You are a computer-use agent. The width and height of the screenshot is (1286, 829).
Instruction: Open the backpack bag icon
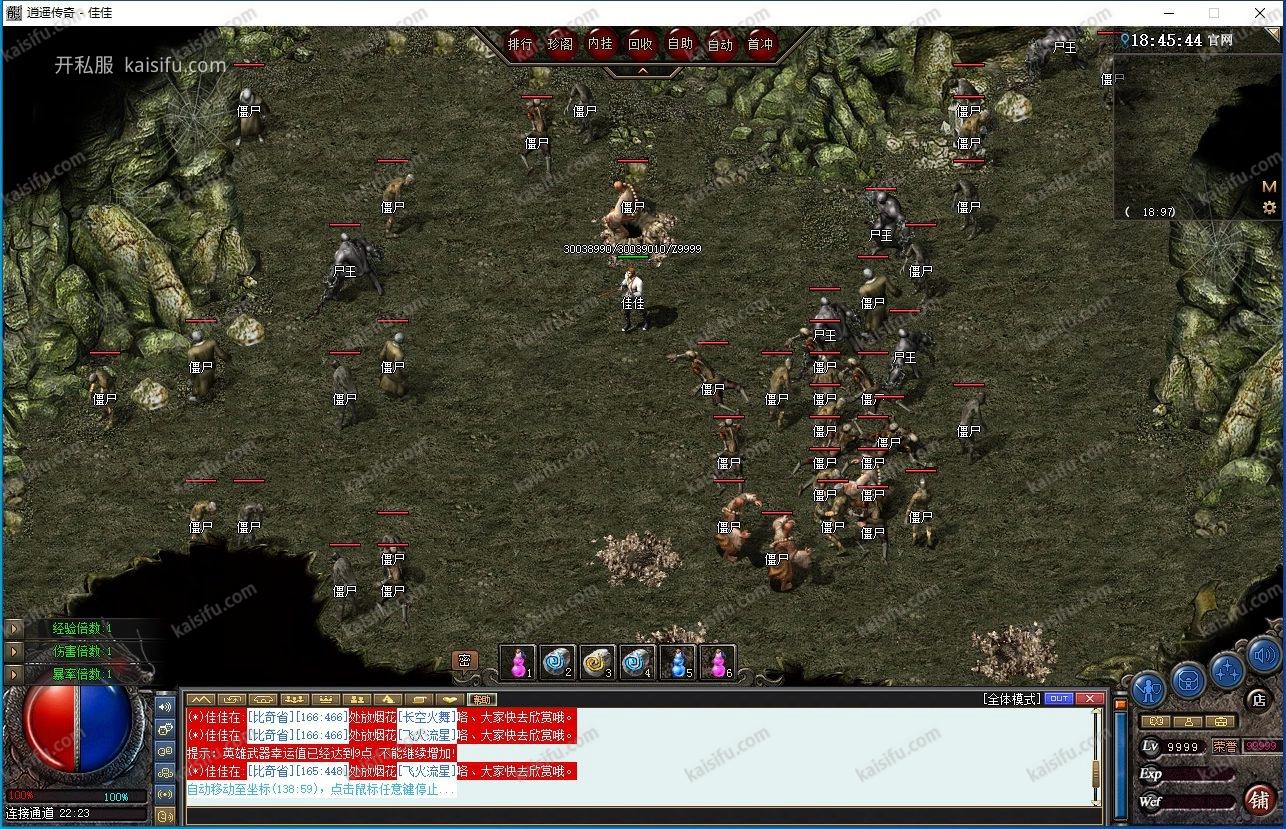1188,680
